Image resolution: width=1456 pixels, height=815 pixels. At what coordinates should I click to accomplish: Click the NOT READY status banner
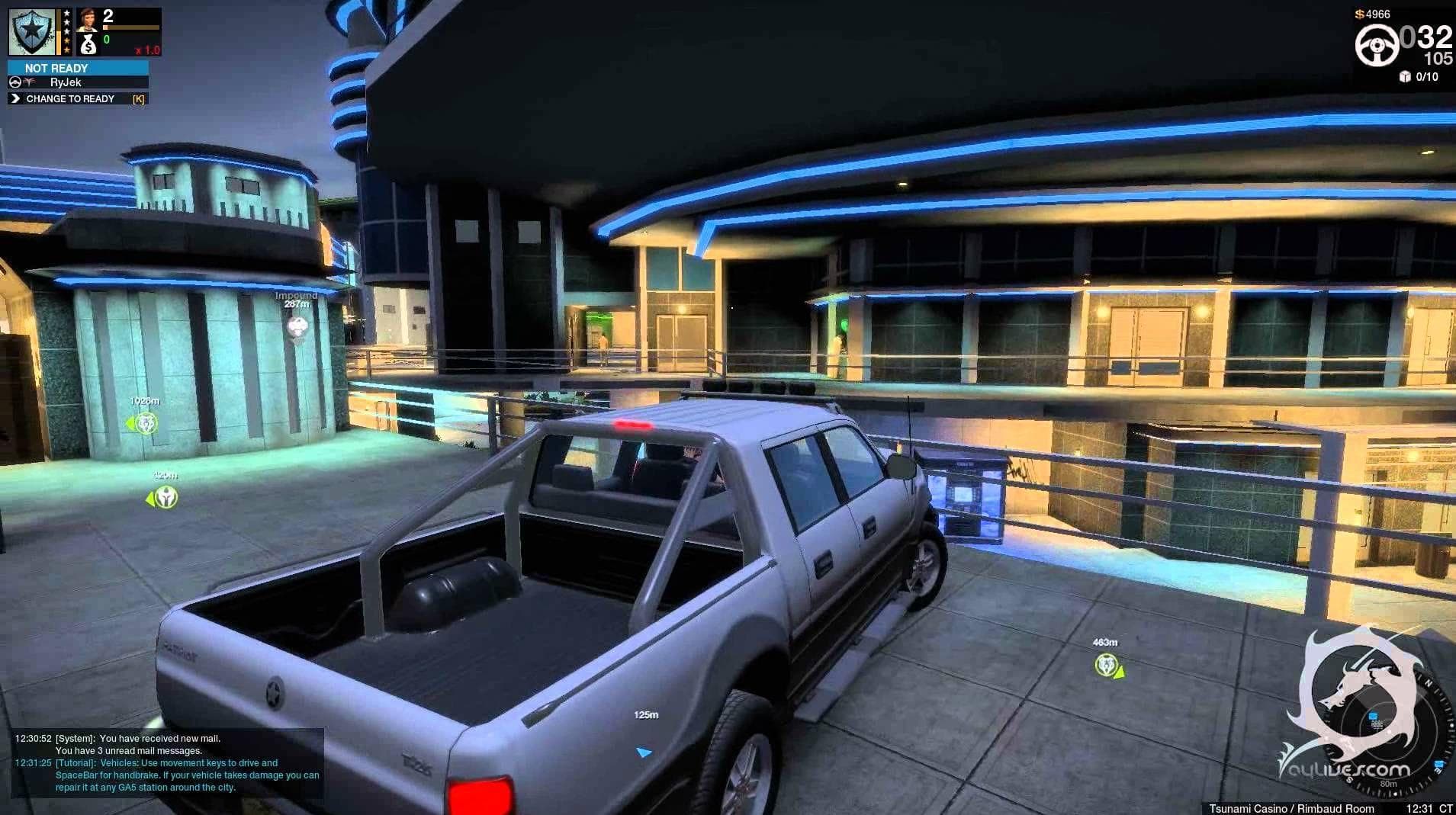[56, 69]
